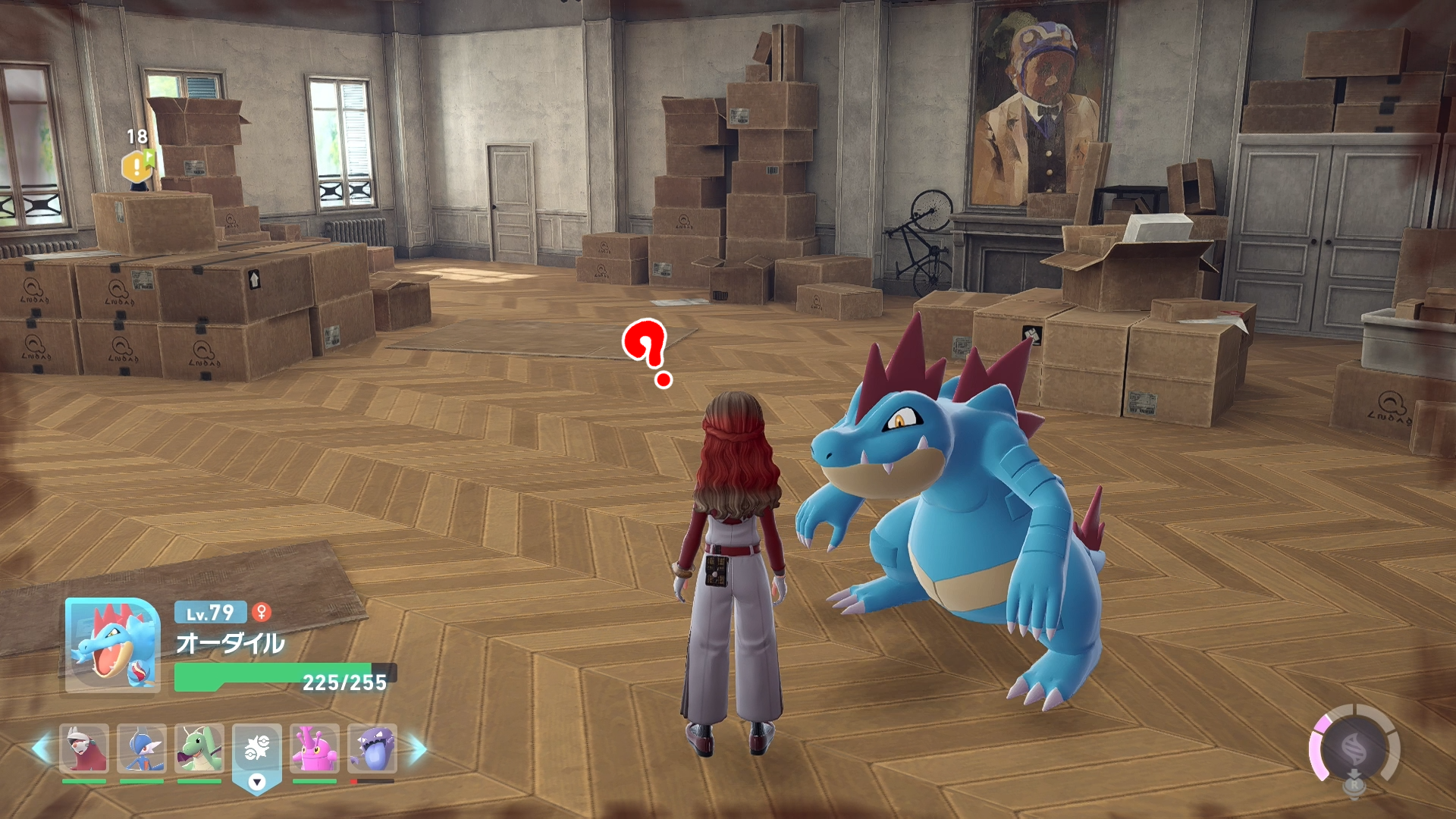Select the green Dragonite party slot
The height and width of the screenshot is (819, 1456).
point(199,748)
